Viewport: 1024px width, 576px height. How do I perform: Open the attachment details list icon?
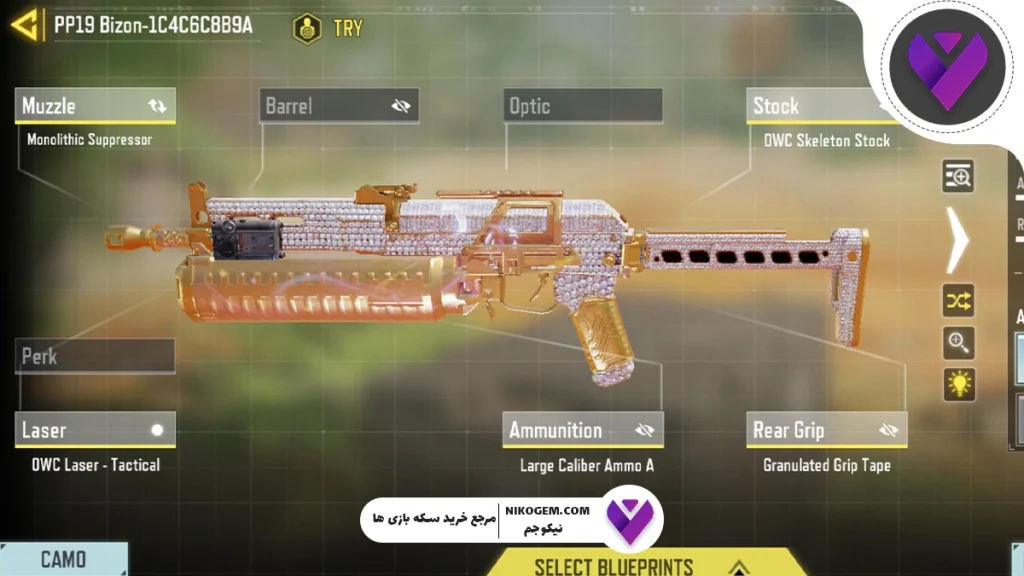(x=958, y=177)
